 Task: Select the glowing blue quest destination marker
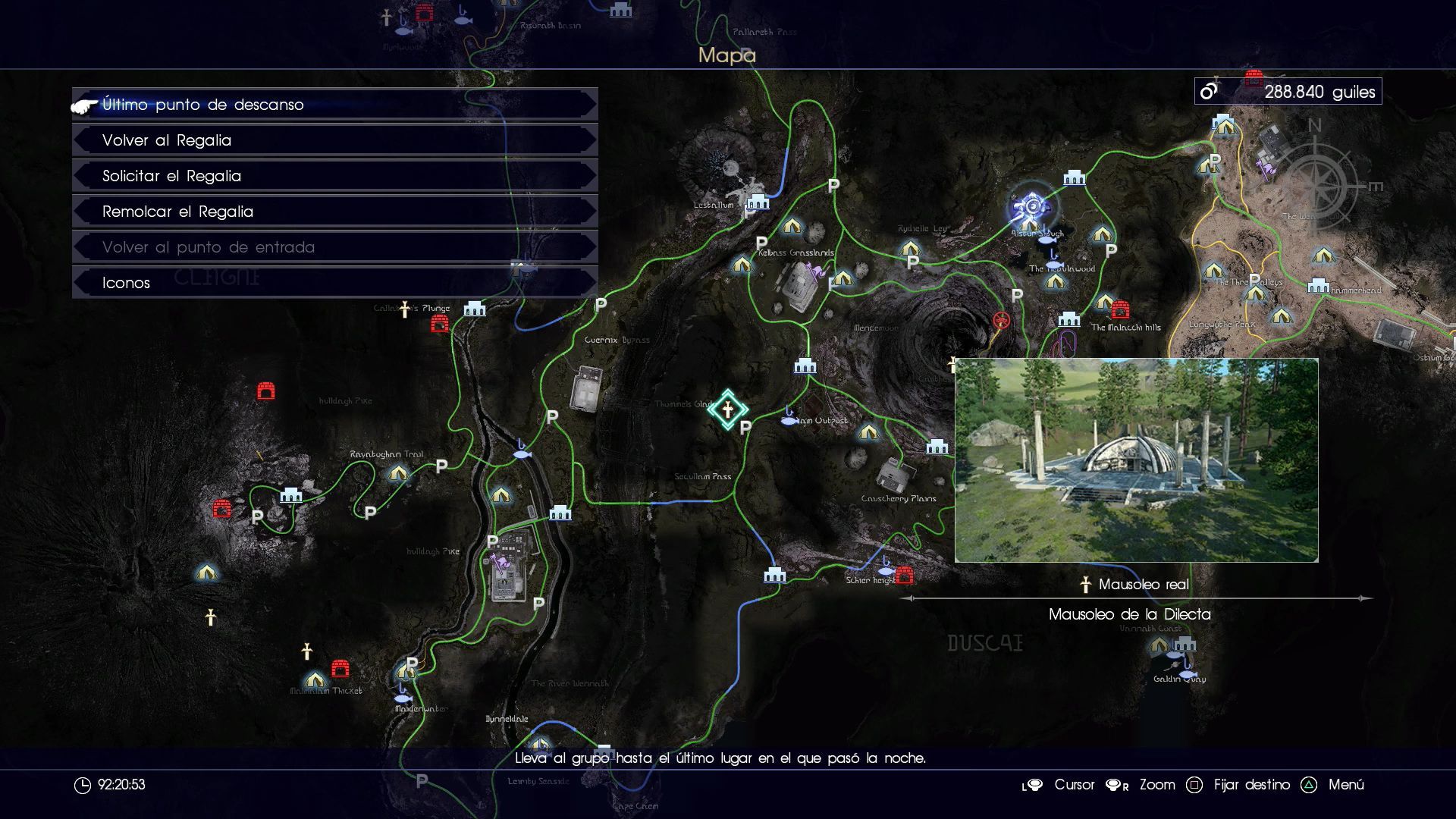(x=1031, y=206)
